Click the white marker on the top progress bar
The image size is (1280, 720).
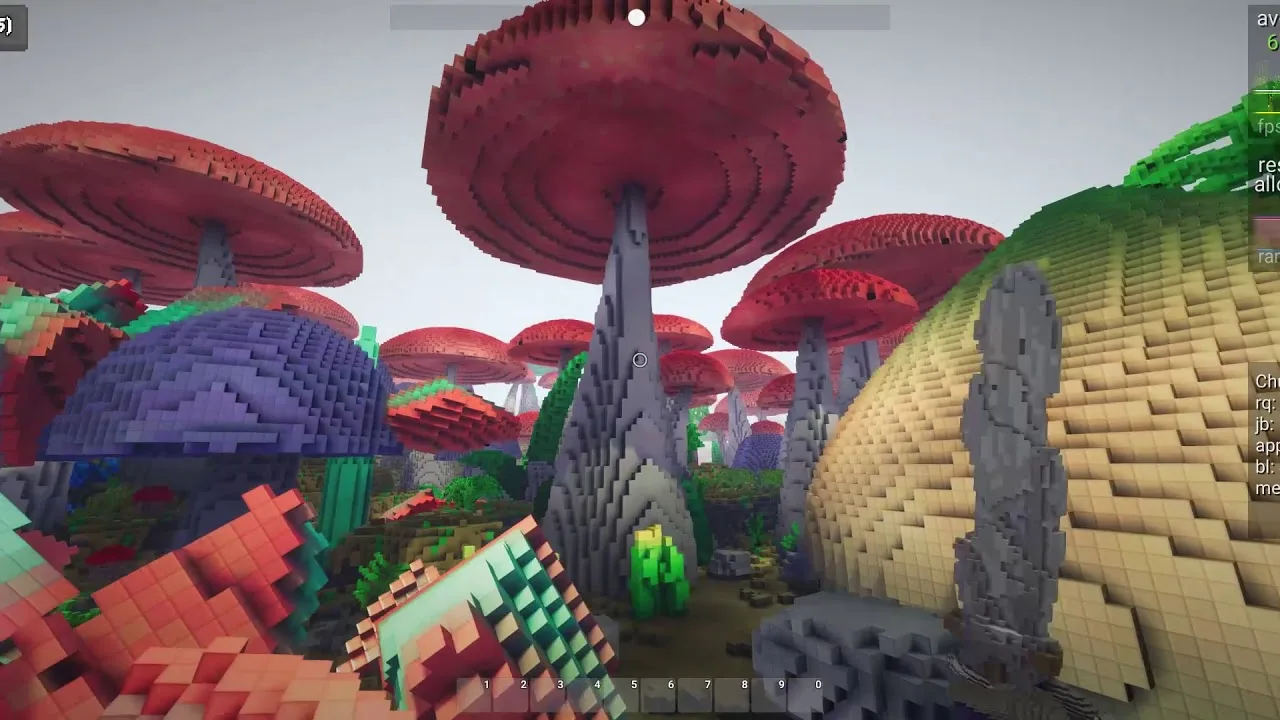[637, 15]
